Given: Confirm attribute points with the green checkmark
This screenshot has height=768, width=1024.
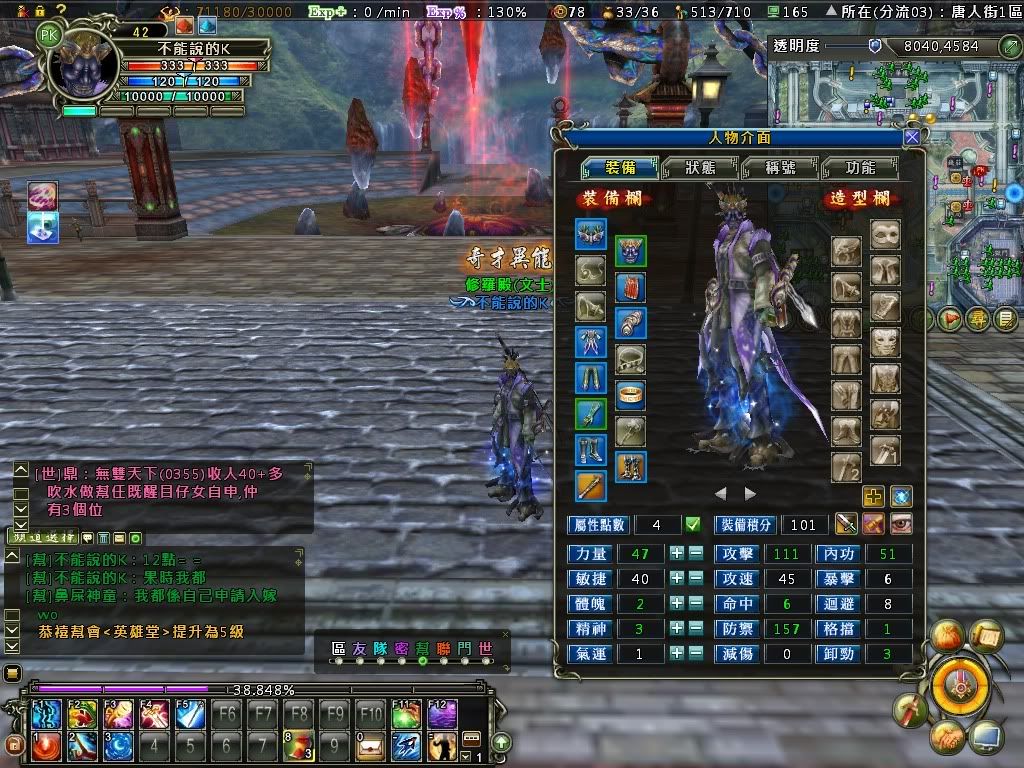Looking at the screenshot, I should coord(692,524).
